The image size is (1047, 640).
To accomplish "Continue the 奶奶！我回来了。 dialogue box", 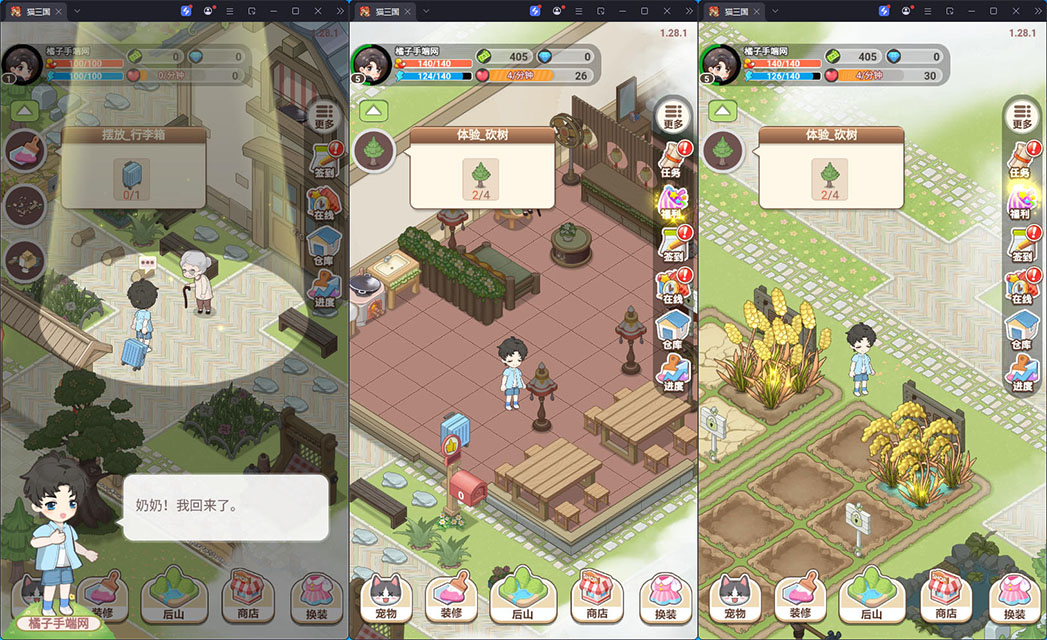I will pos(225,507).
